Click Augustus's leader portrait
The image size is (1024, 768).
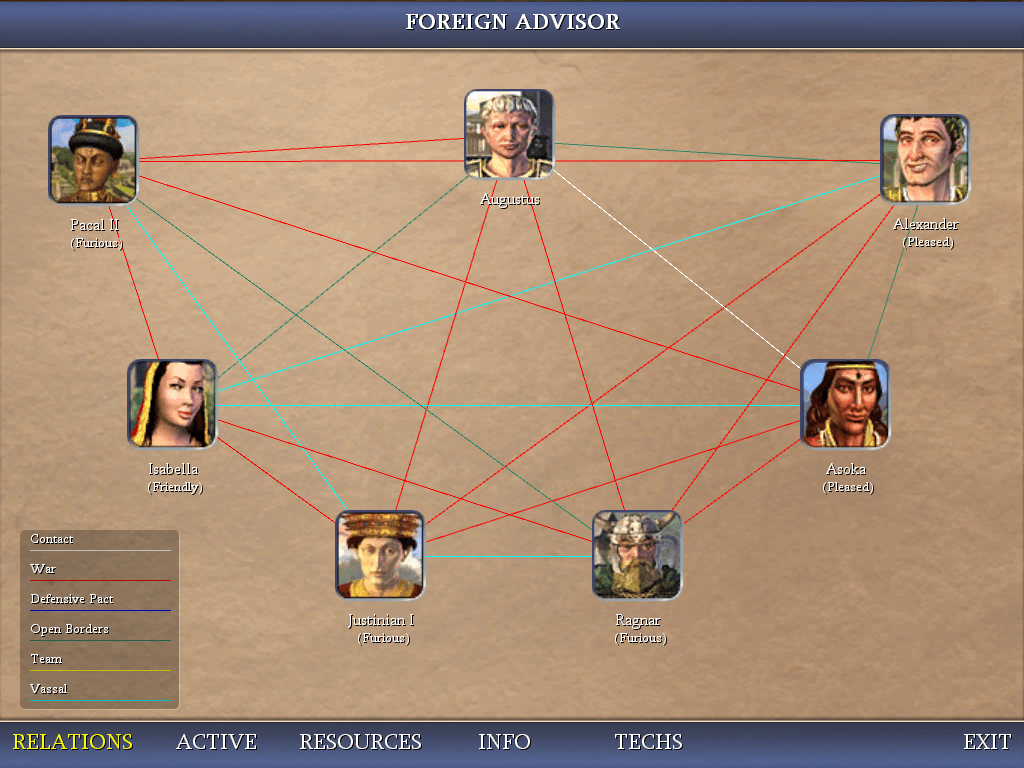[509, 134]
